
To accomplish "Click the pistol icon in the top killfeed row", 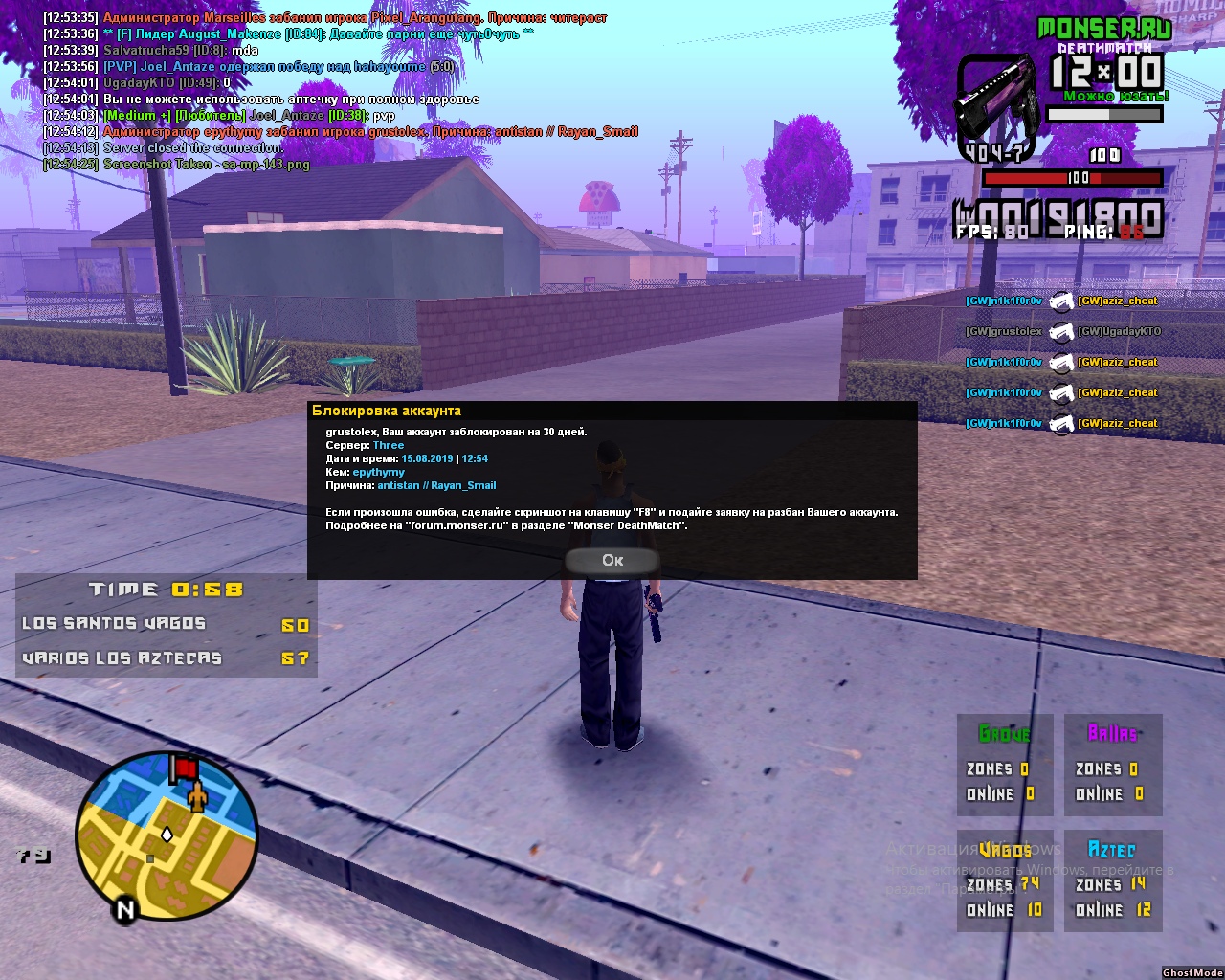I will coord(1061,301).
